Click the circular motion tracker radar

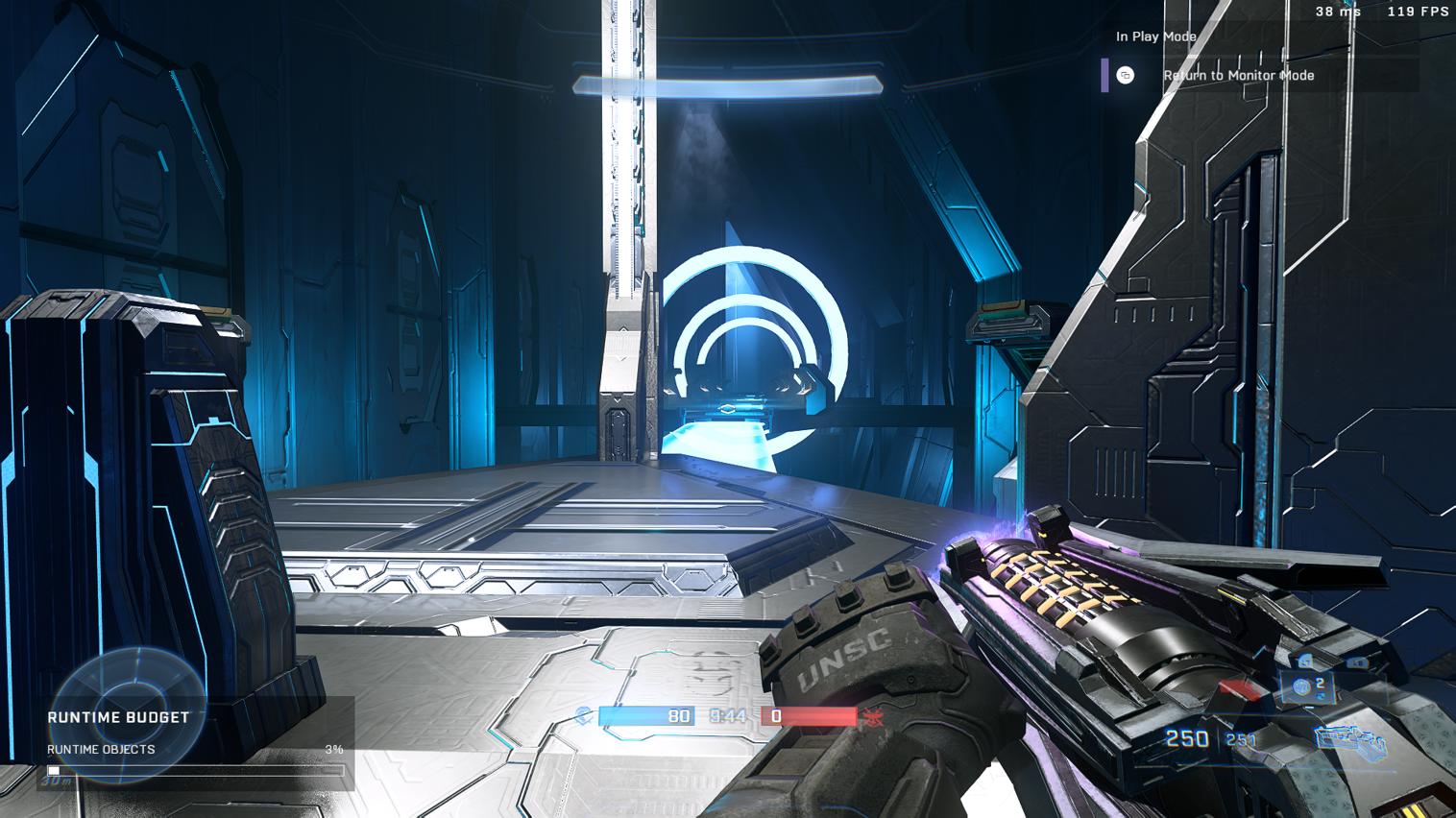pyautogui.click(x=128, y=712)
